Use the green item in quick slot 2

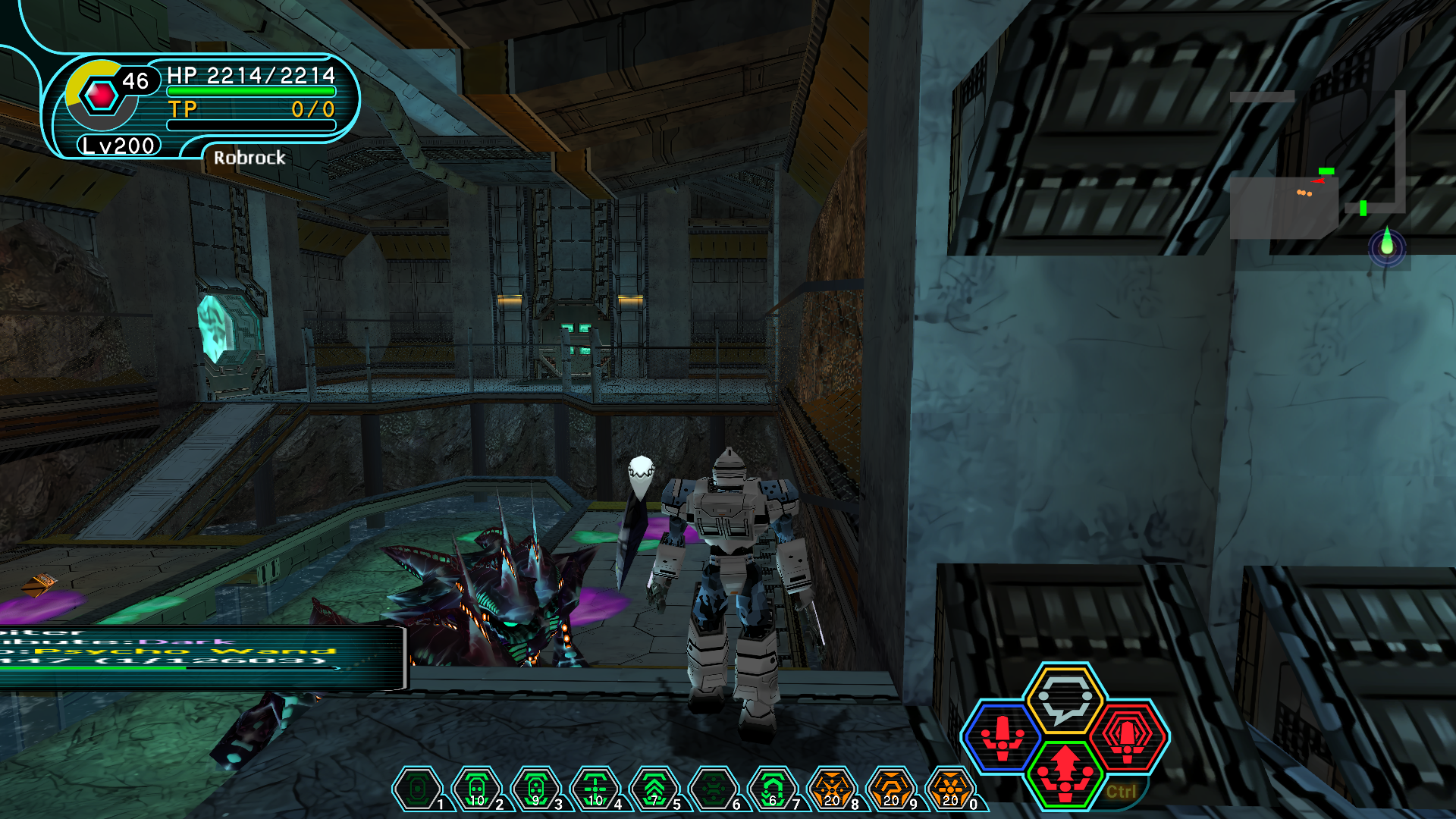pyautogui.click(x=476, y=790)
